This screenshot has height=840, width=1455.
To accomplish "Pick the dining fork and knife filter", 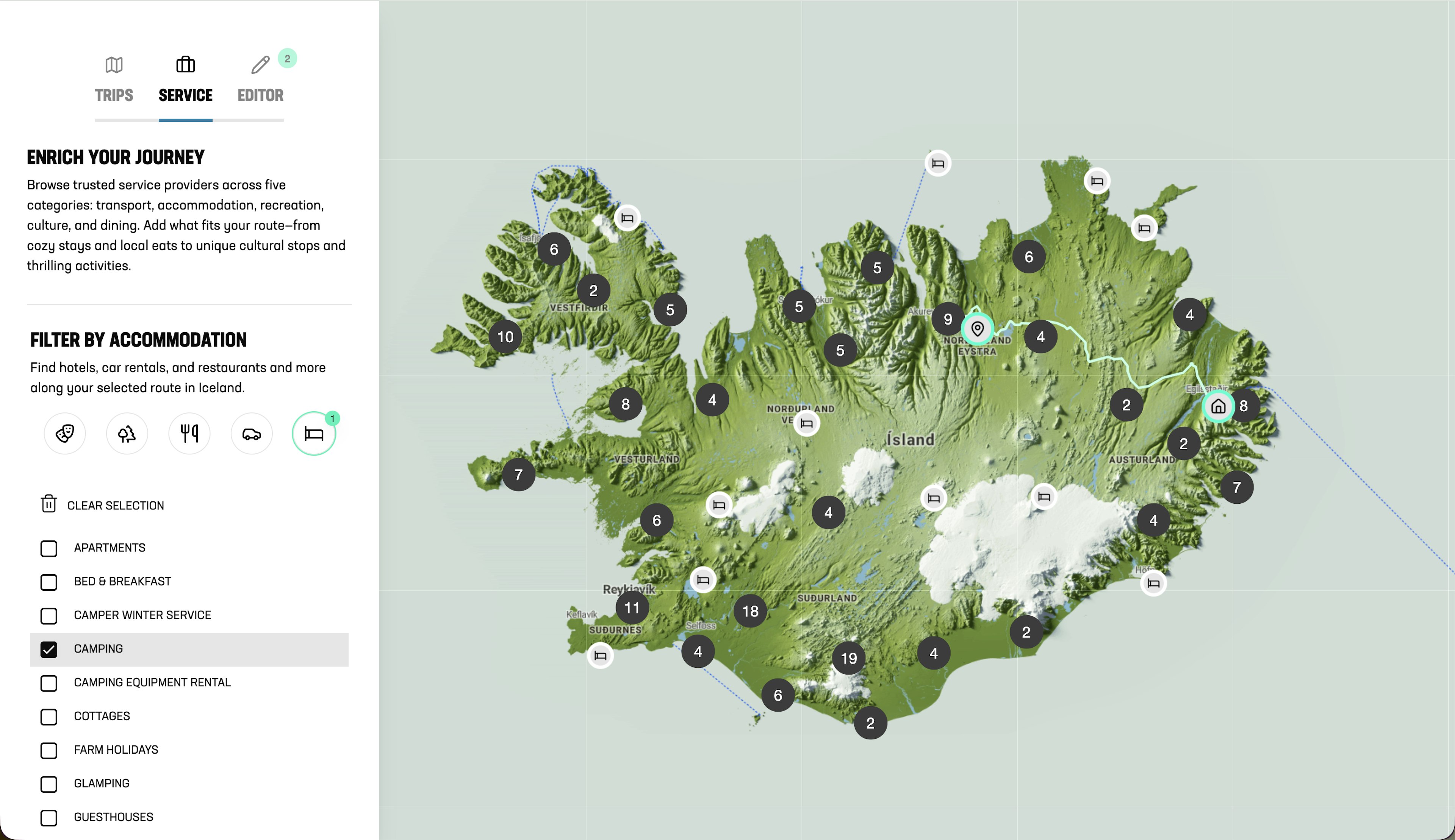I will [189, 433].
